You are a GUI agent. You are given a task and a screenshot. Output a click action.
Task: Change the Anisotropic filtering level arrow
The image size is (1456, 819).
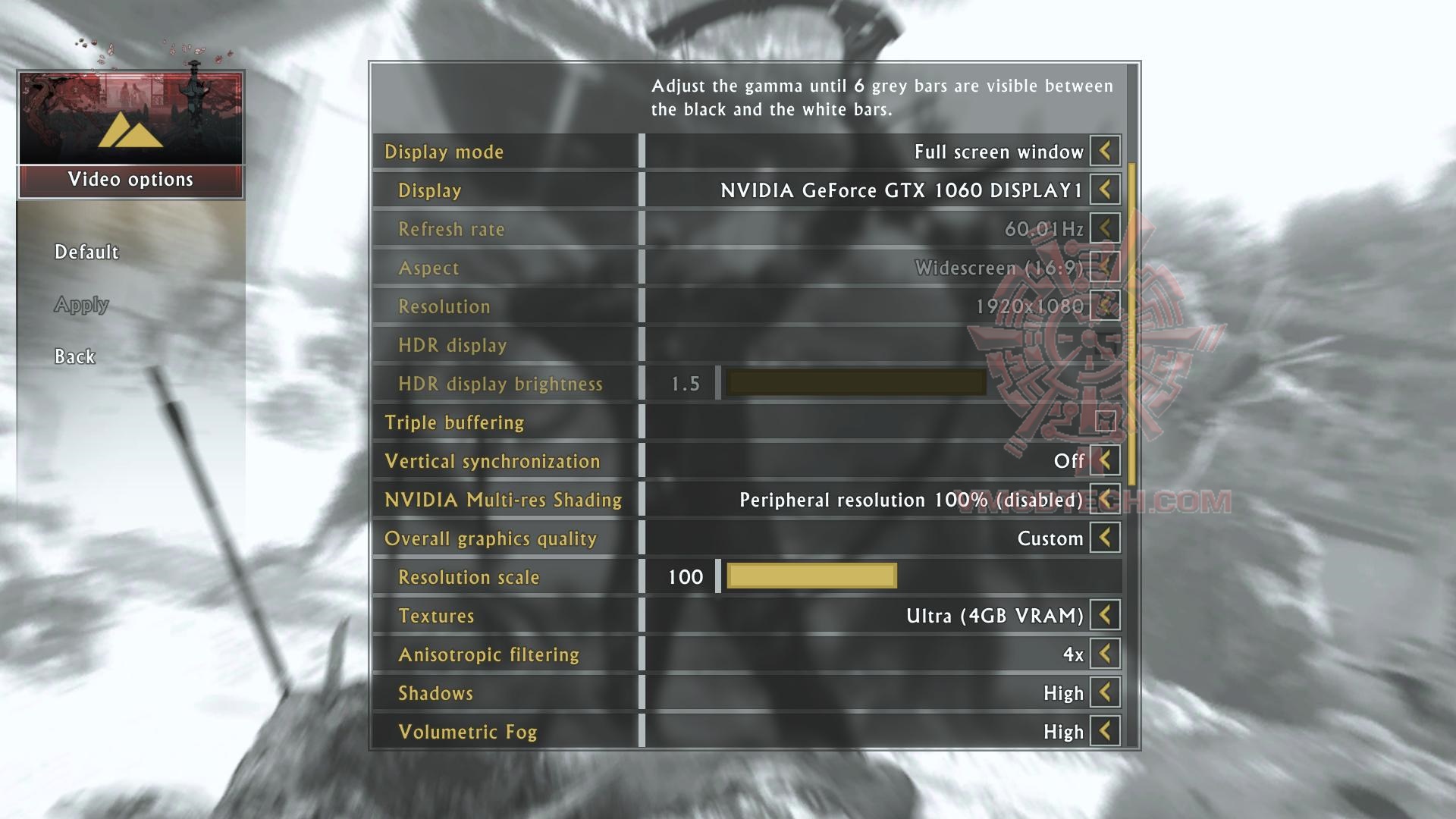pos(1105,654)
